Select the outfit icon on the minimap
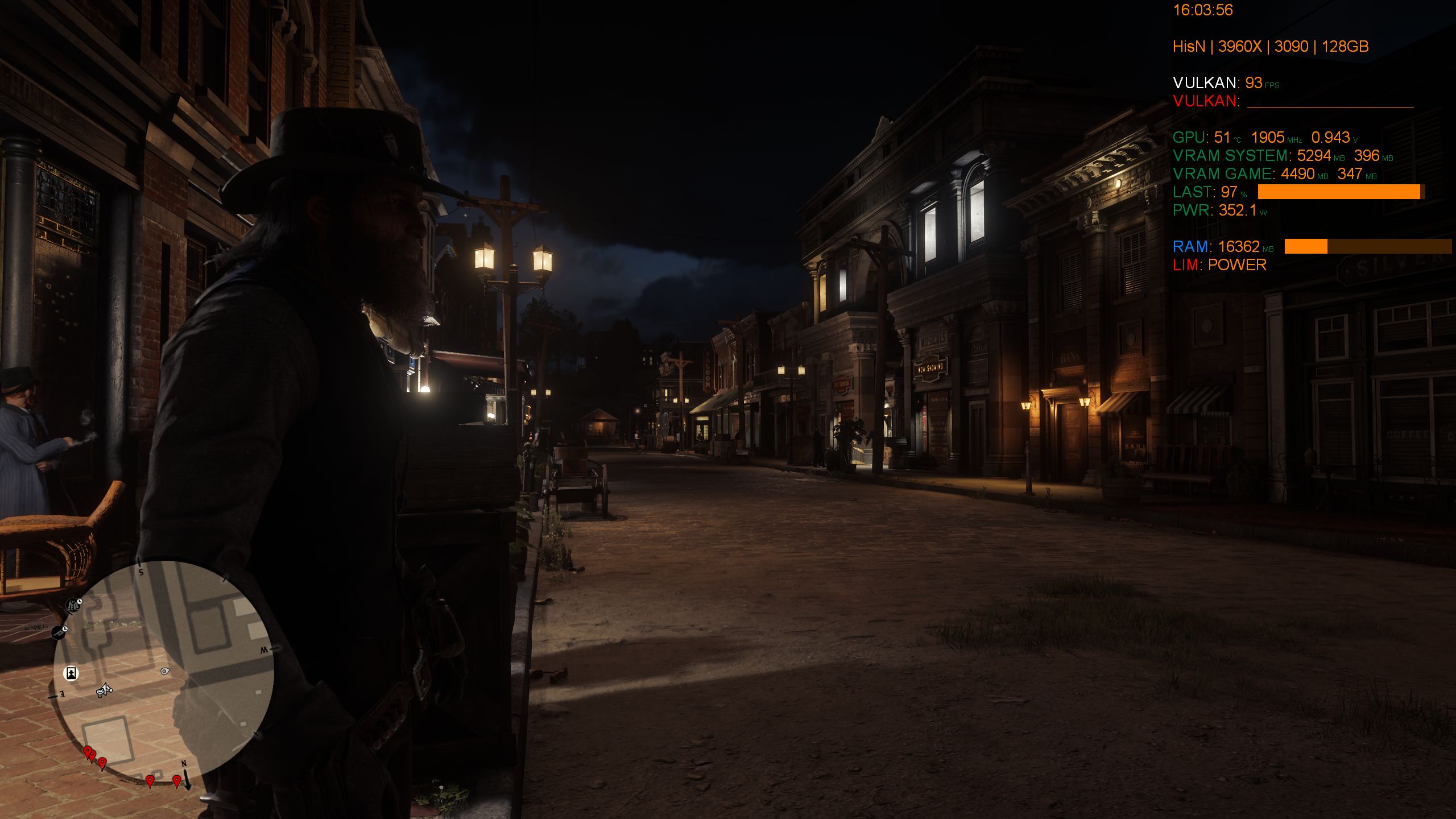This screenshot has height=819, width=1456. pos(72,605)
